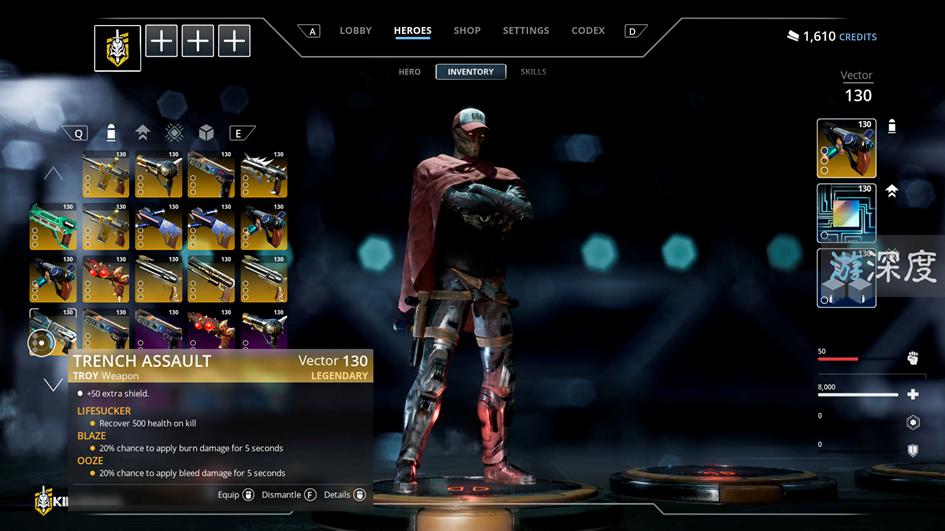Open the Lobby menu
The height and width of the screenshot is (531, 945).
click(x=355, y=31)
